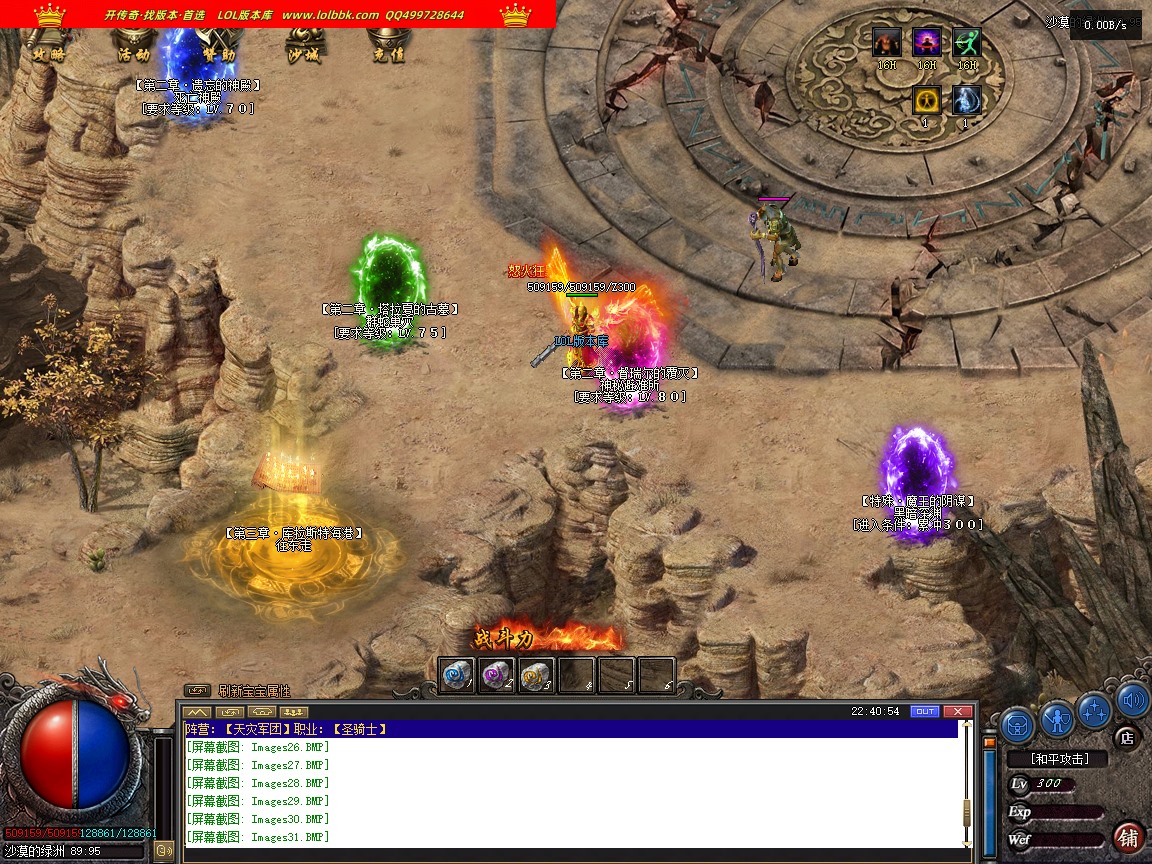Open the 赞助 sponsor menu

pos(219,54)
